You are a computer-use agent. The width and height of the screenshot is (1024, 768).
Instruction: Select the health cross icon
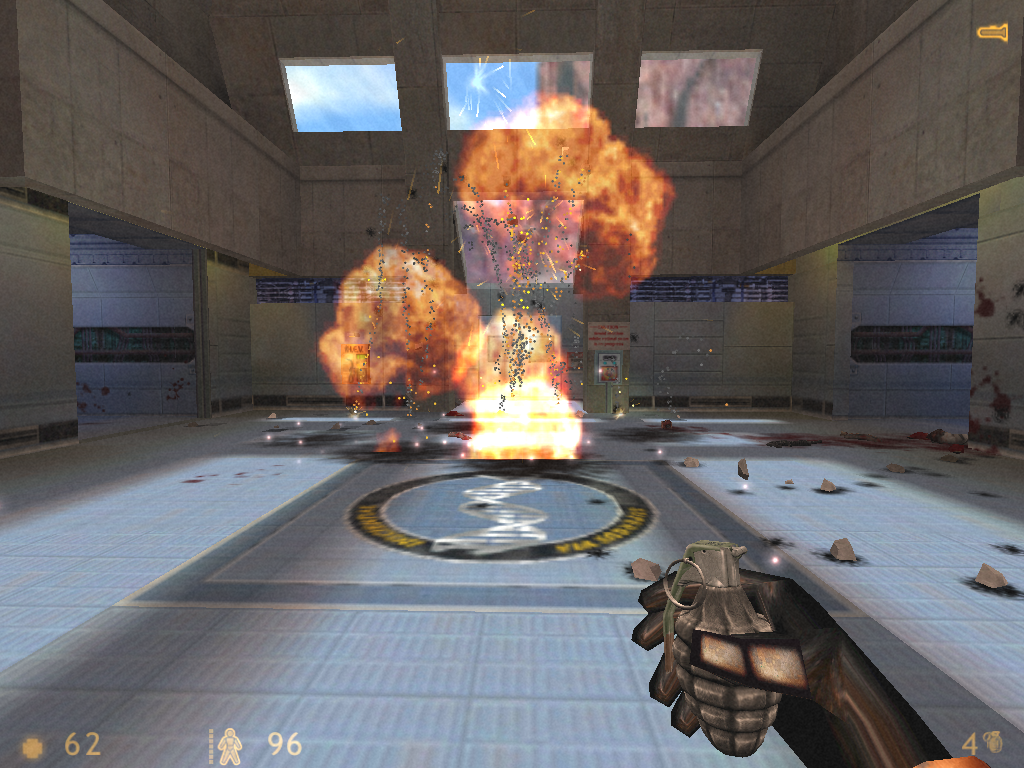(x=33, y=746)
